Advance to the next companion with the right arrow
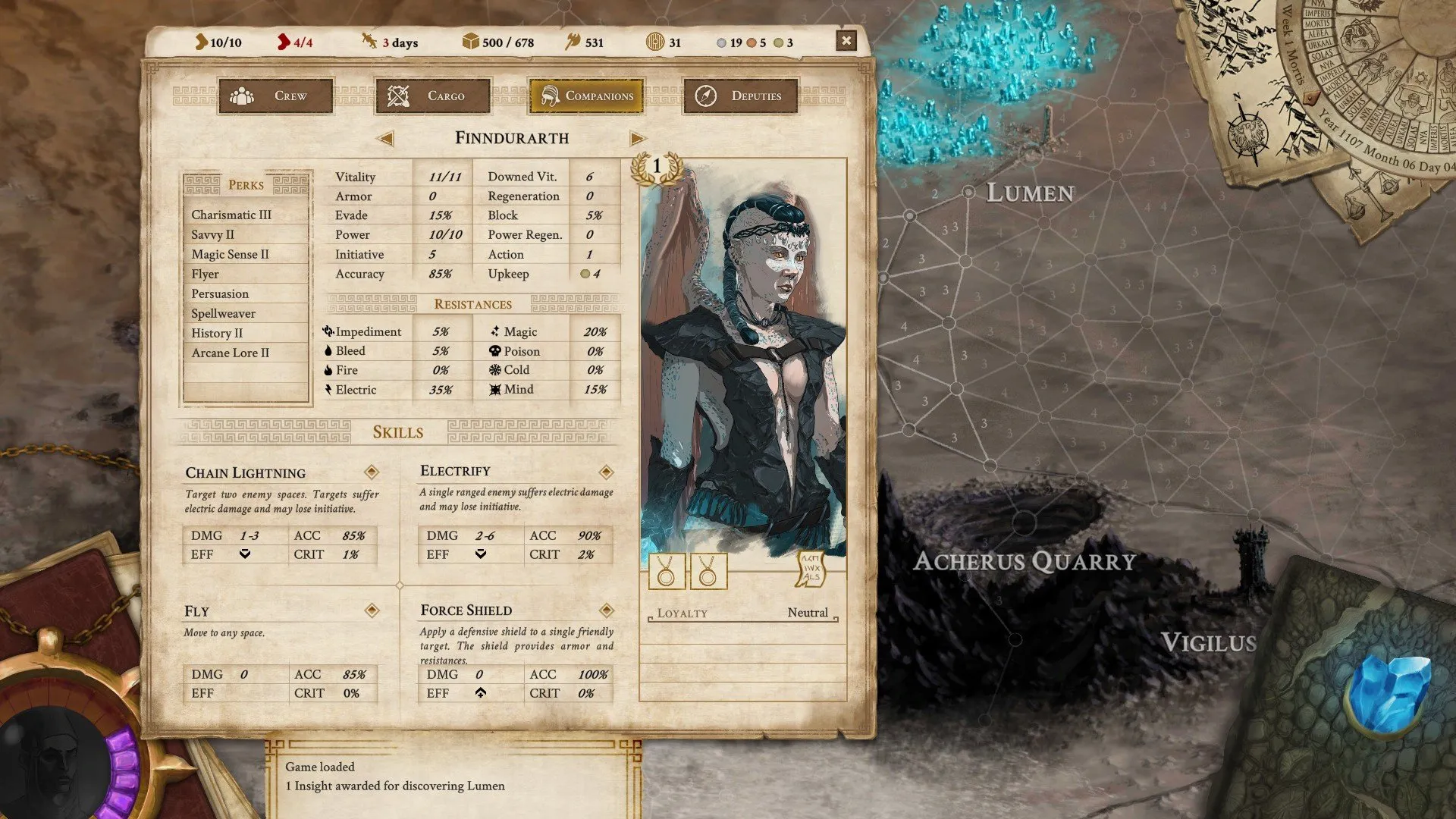The width and height of the screenshot is (1456, 819). click(638, 139)
